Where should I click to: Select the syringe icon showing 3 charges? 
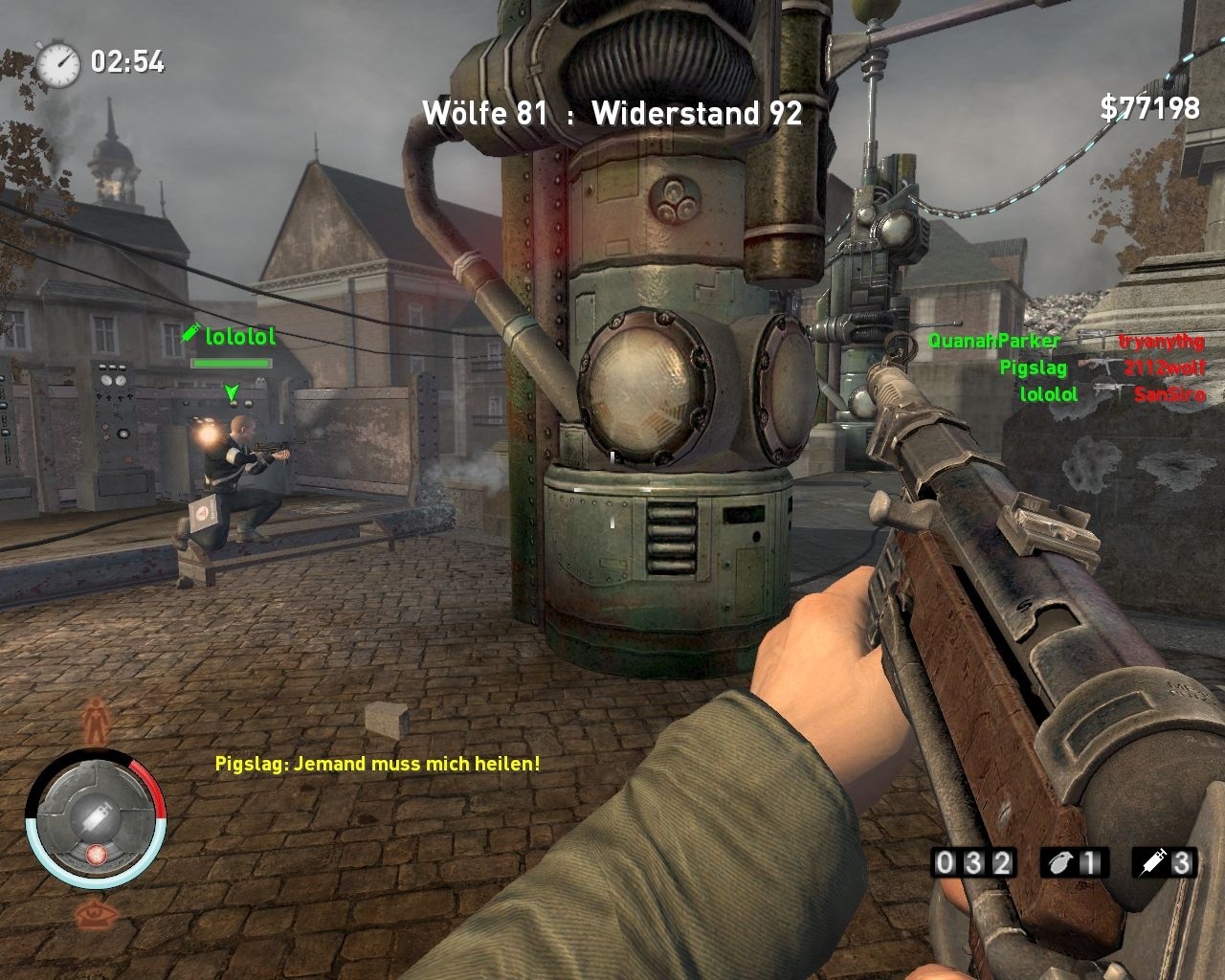[x=1154, y=862]
